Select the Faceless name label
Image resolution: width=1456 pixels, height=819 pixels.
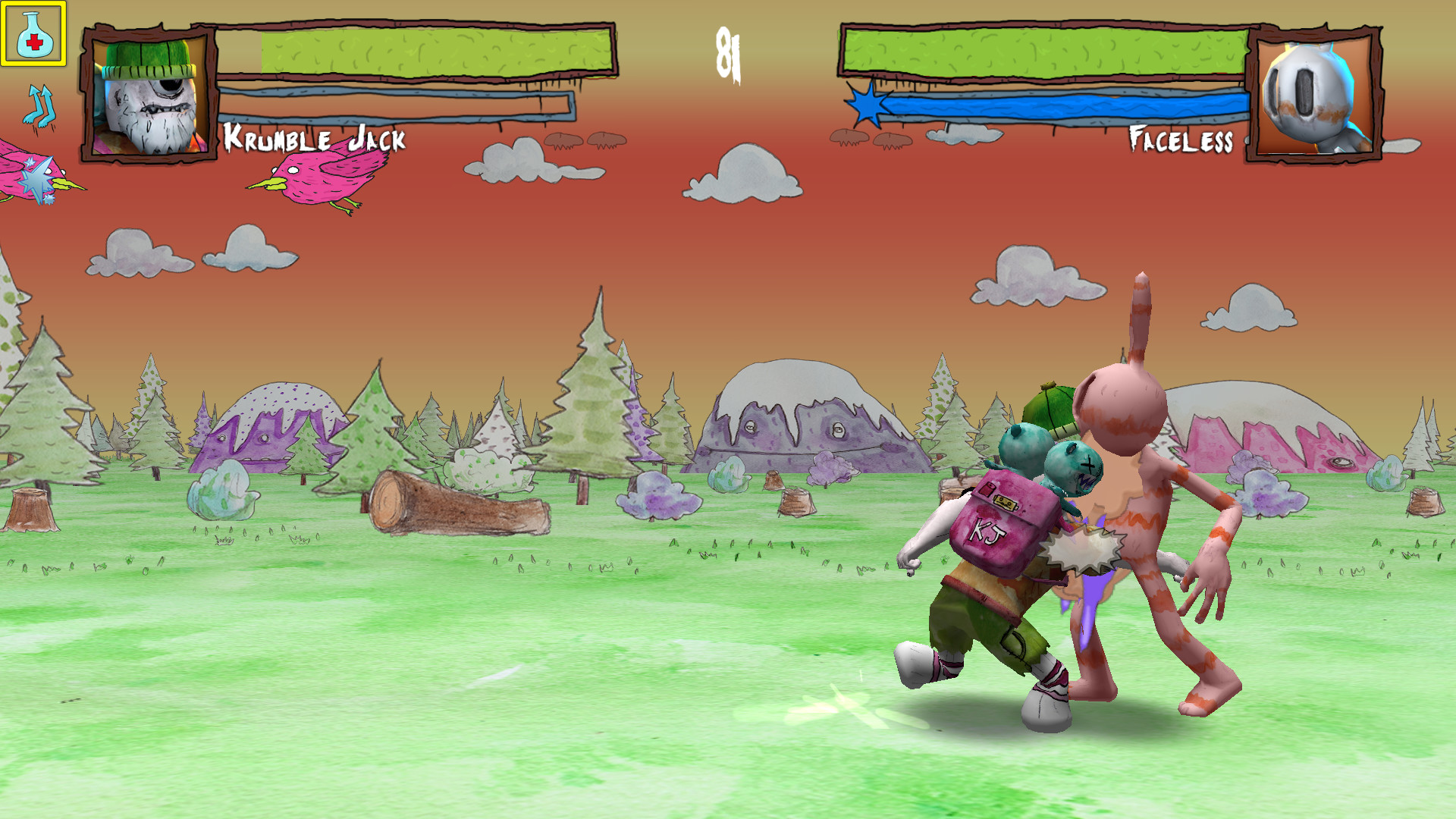click(1181, 140)
